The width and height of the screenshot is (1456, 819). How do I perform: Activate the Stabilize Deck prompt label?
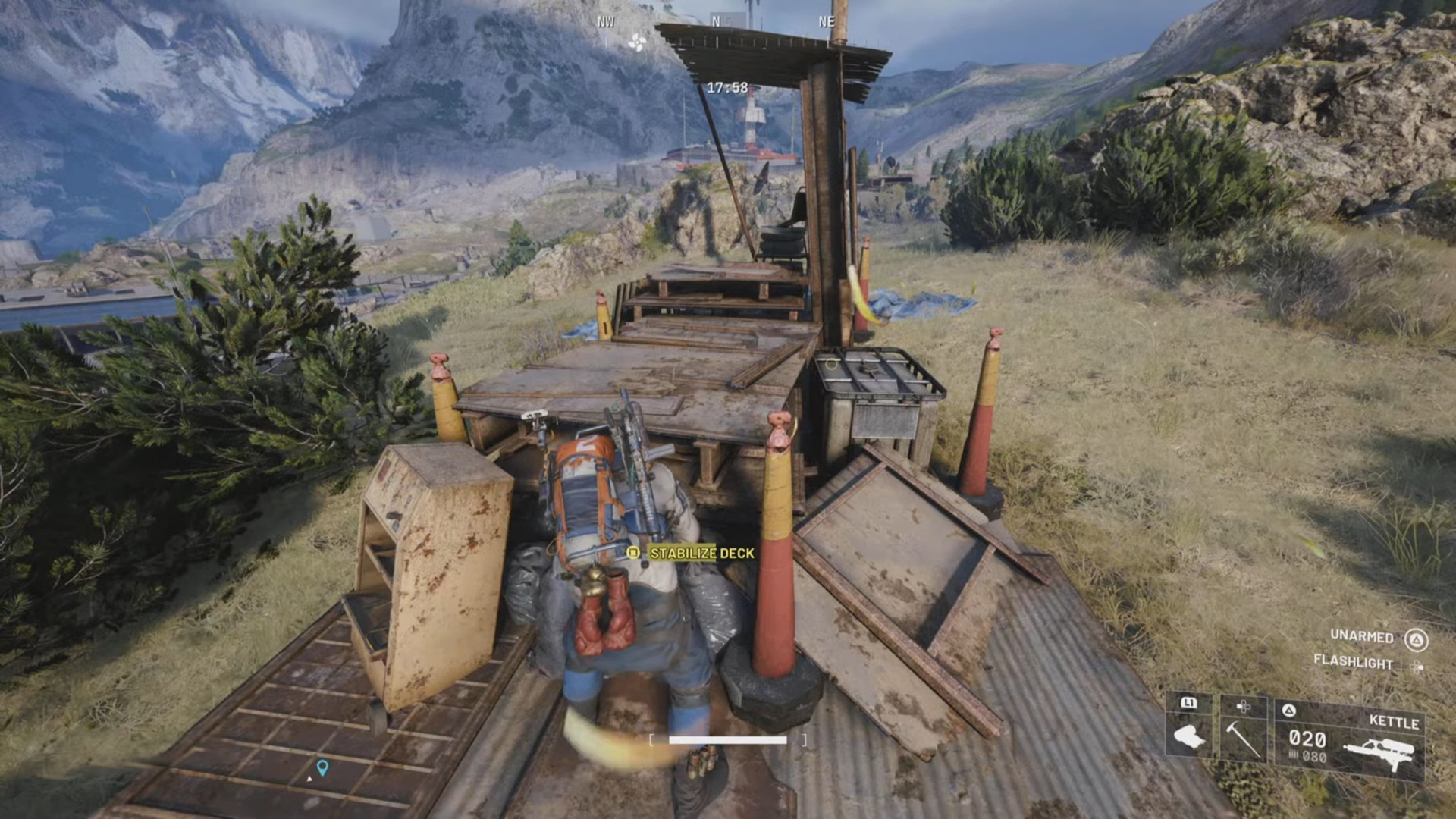(701, 554)
